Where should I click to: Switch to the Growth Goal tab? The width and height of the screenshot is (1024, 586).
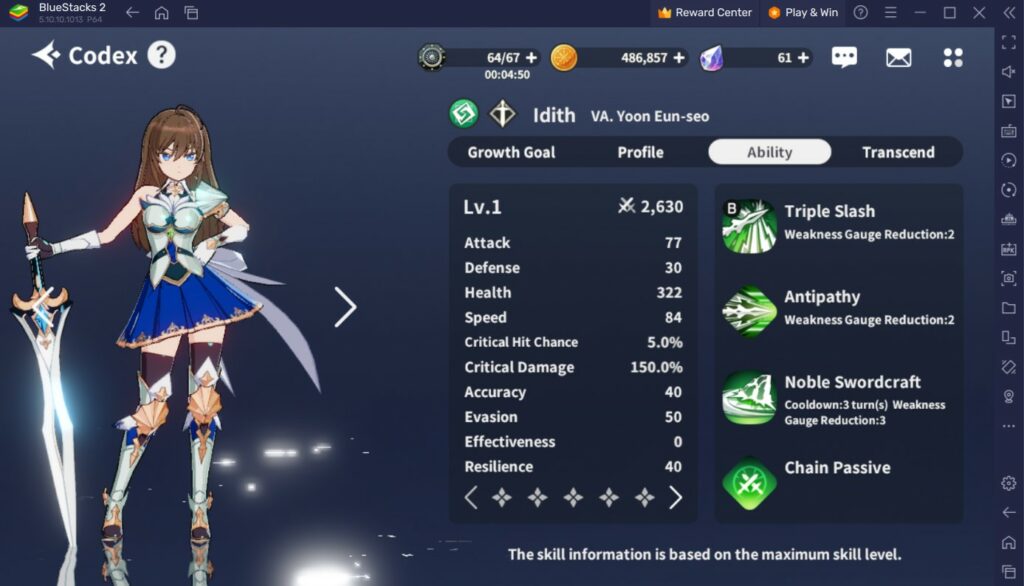(x=511, y=152)
